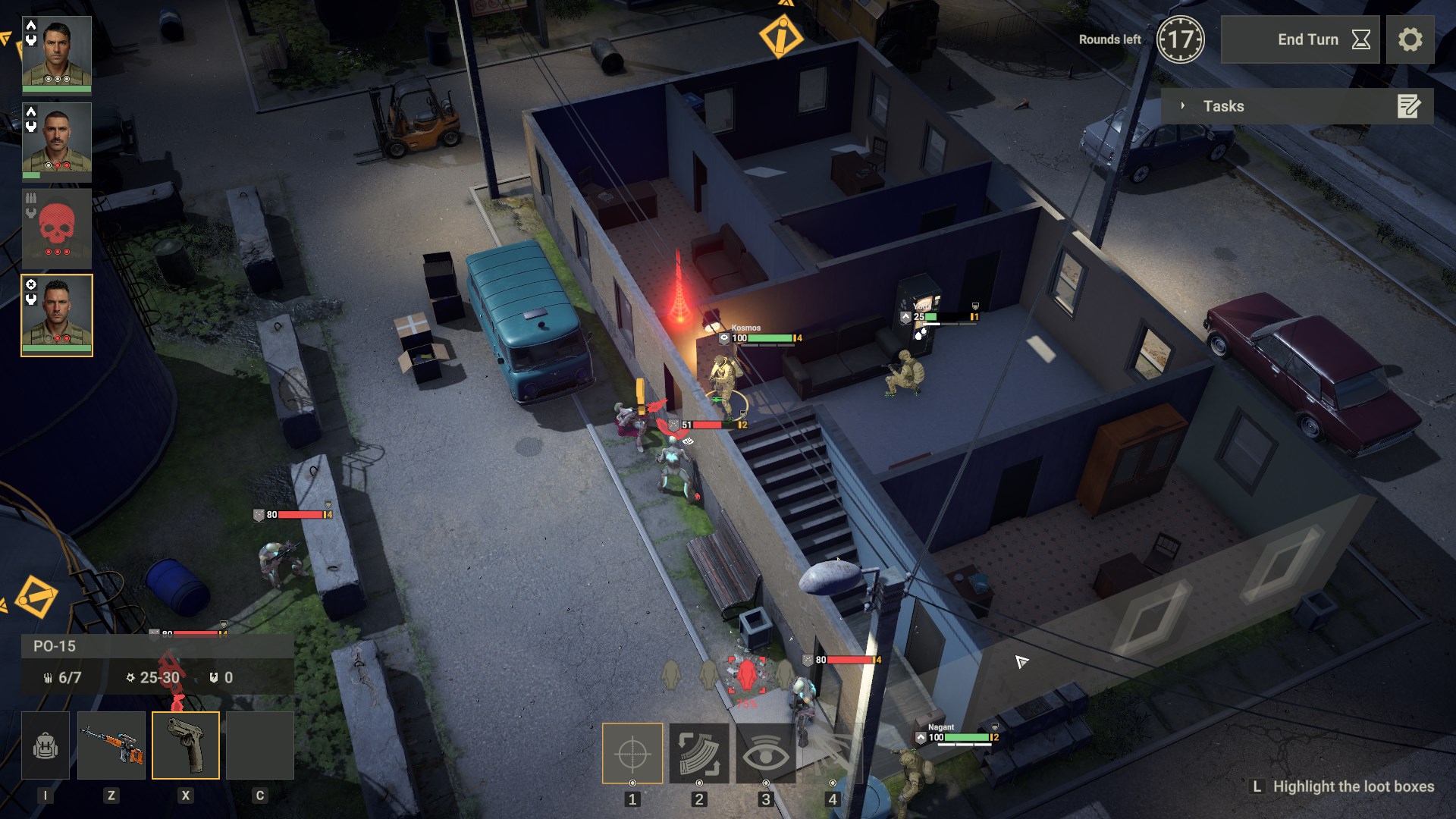
Task: Click the Tasks journal edit icon
Action: point(1409,107)
